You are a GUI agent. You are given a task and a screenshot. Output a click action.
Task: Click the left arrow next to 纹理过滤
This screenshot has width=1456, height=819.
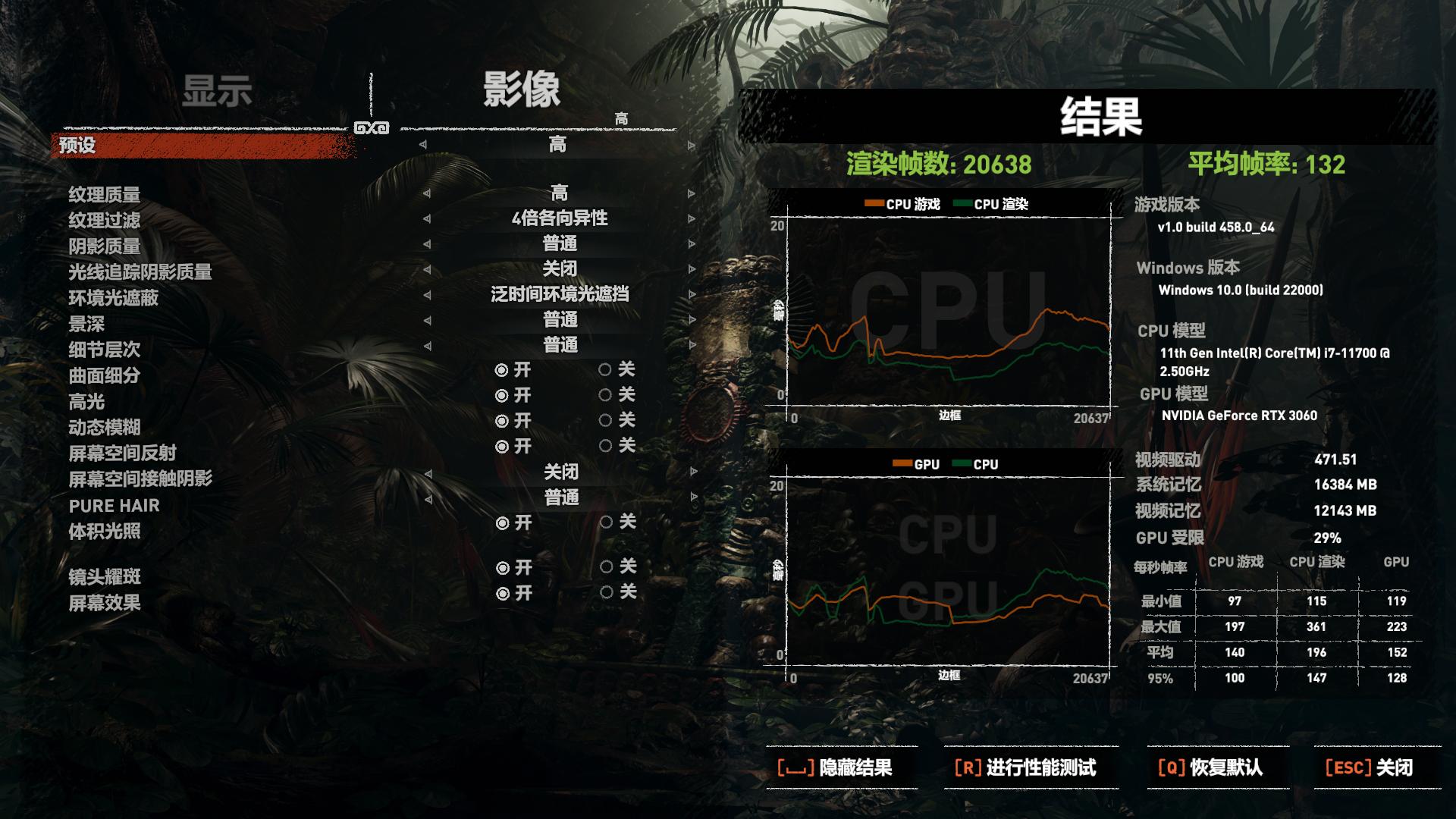coord(425,219)
